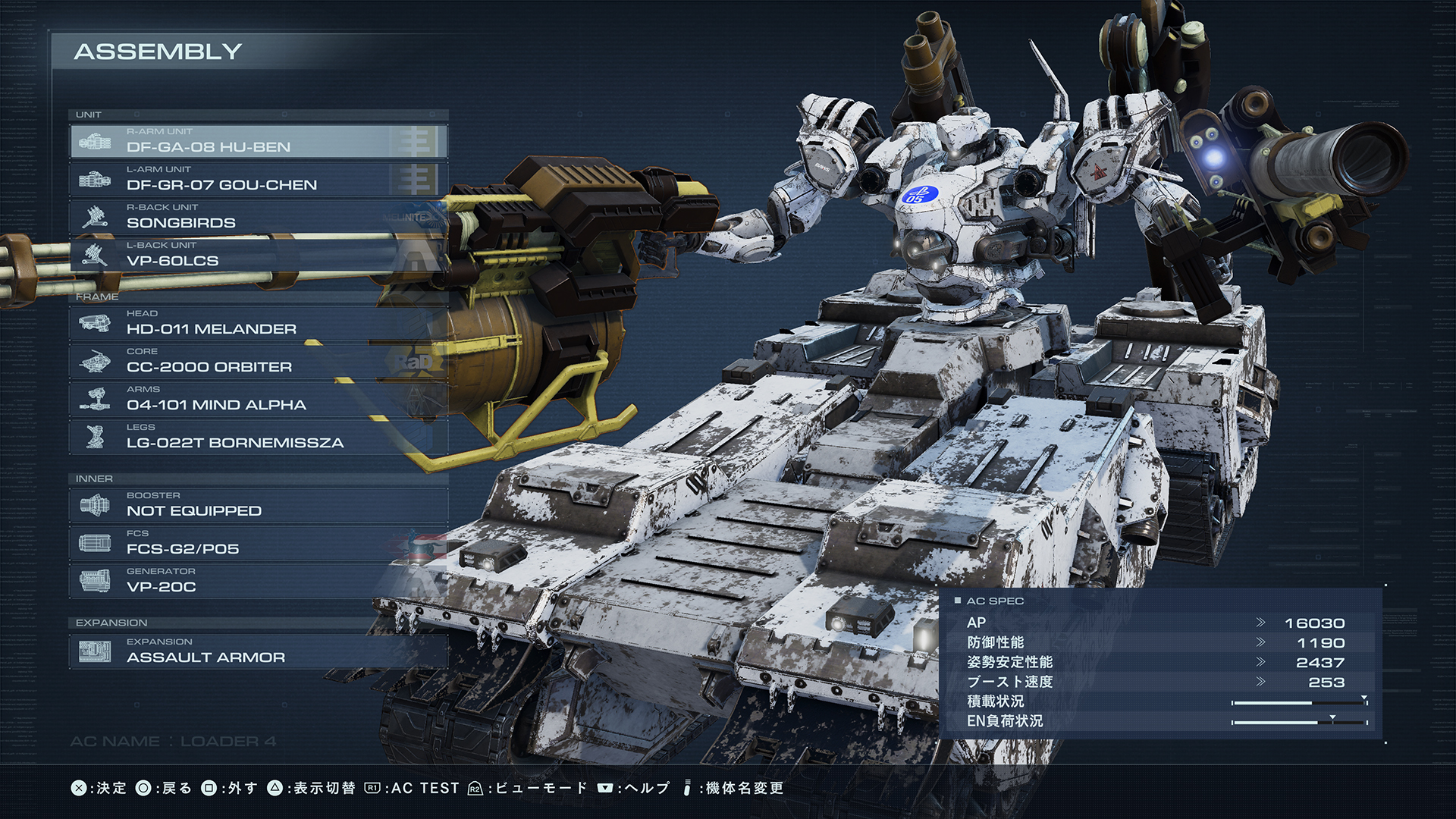Screen dimensions: 1456x819
Task: Open the HD-011 MELANDER head slot icon
Action: pyautogui.click(x=96, y=323)
